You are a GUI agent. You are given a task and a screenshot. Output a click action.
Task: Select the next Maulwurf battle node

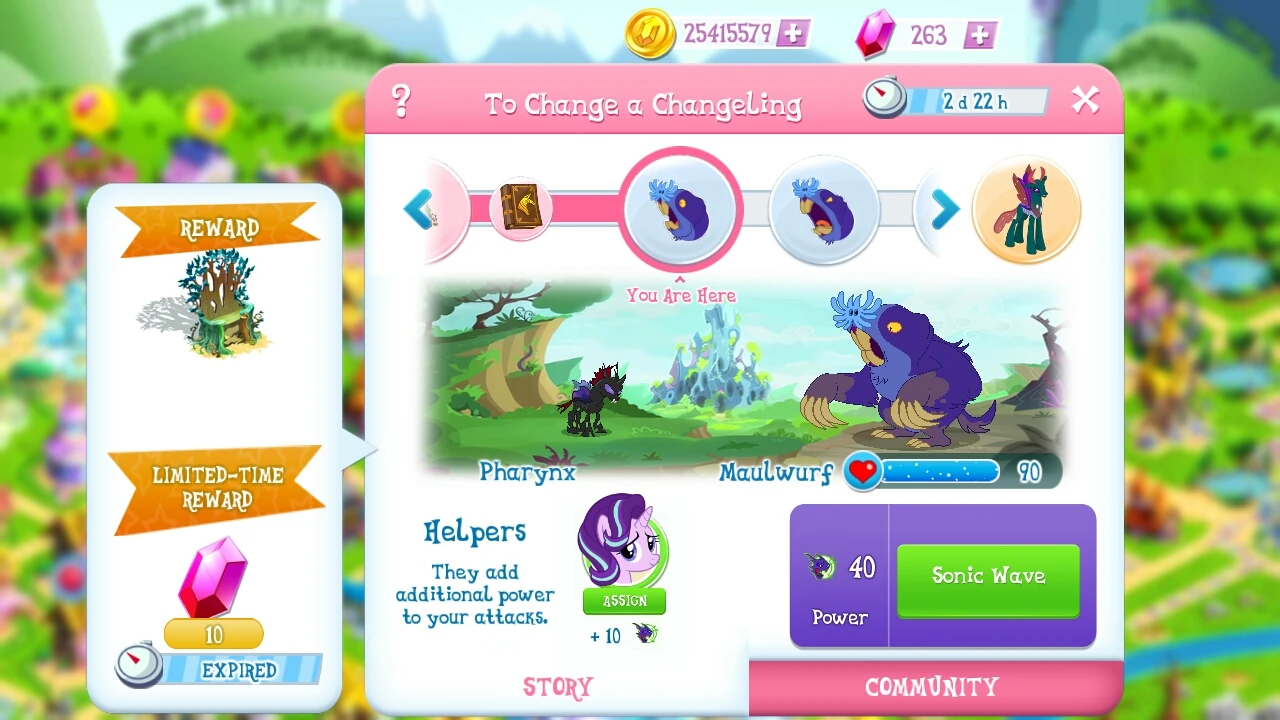(823, 209)
